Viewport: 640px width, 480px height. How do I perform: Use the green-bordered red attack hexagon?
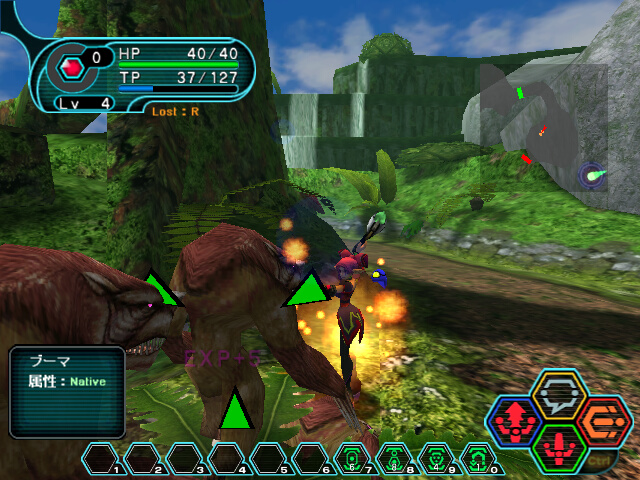click(559, 447)
